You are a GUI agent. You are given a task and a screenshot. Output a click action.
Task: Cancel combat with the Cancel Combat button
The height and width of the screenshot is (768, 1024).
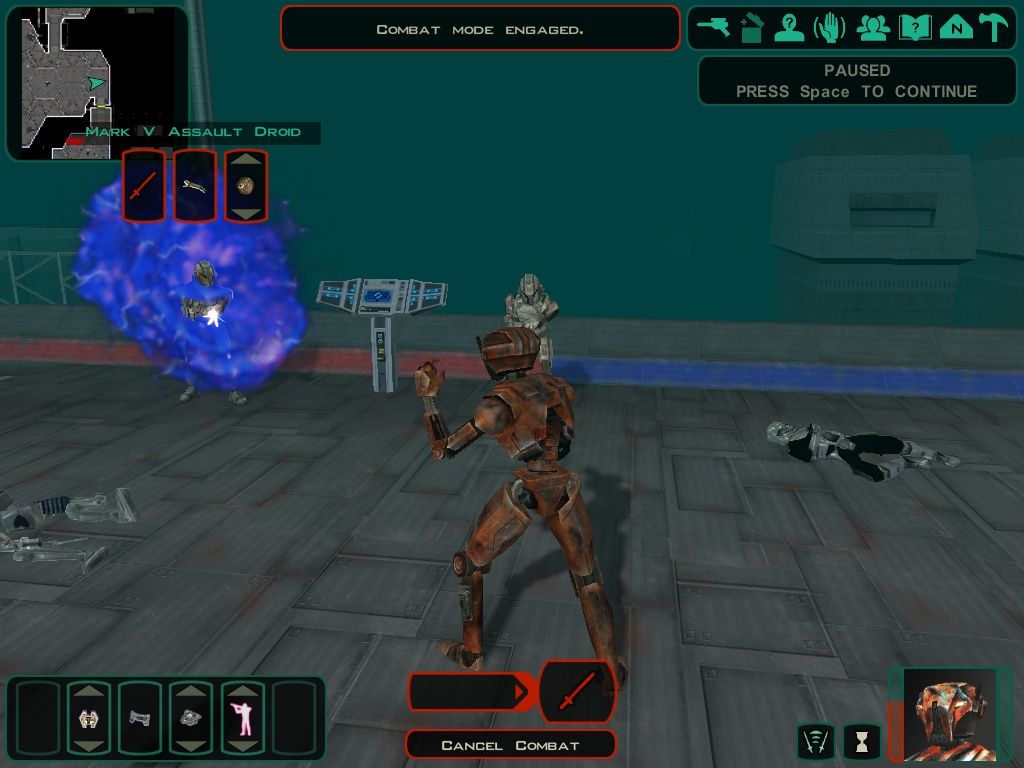tap(510, 745)
